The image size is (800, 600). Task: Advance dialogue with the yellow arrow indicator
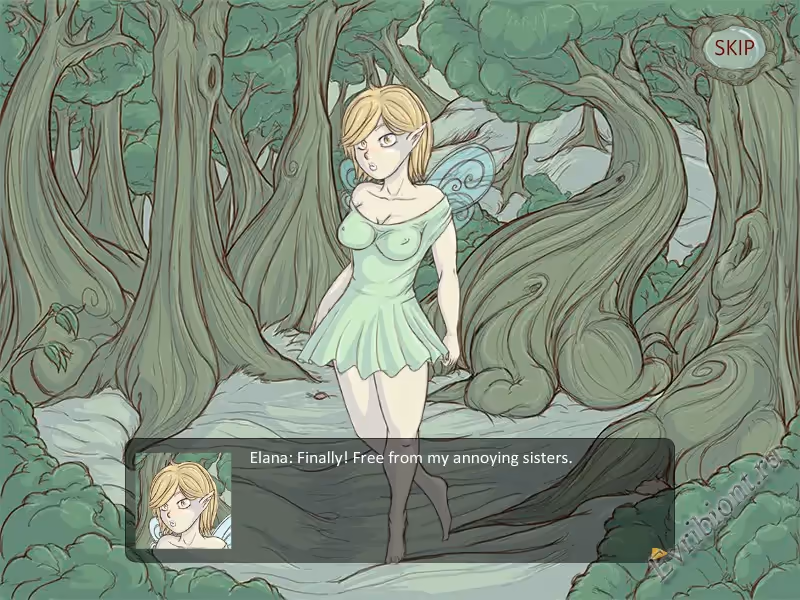click(658, 553)
